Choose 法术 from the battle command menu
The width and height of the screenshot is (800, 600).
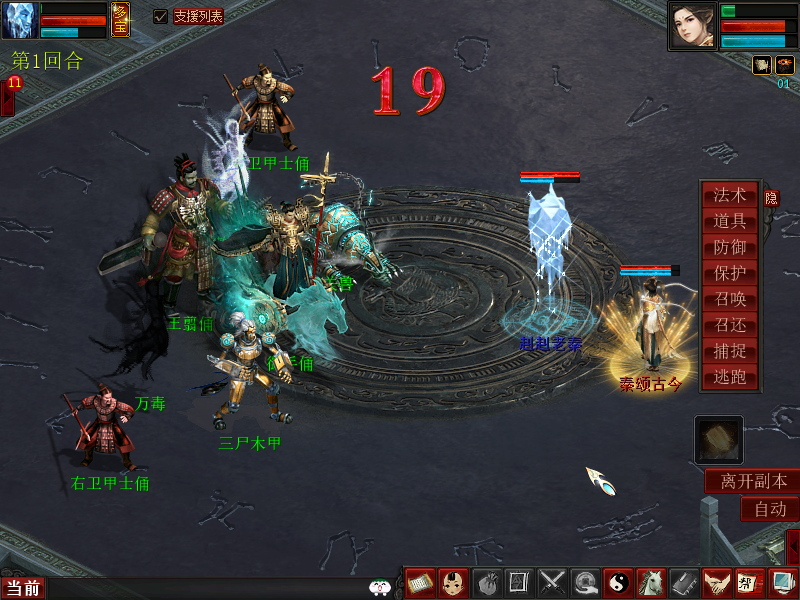click(x=730, y=195)
